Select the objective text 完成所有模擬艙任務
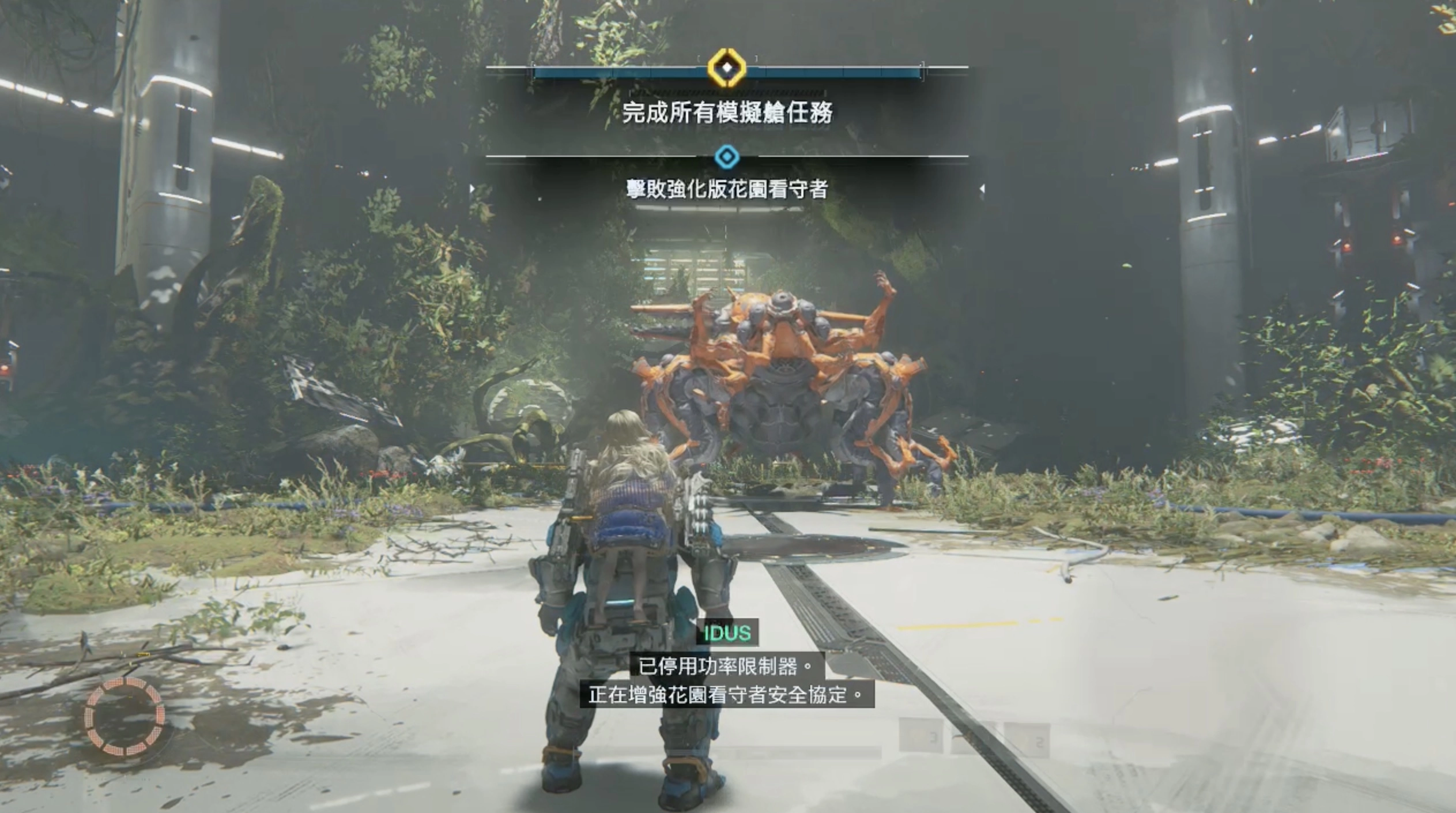The width and height of the screenshot is (1456, 813). point(727,112)
